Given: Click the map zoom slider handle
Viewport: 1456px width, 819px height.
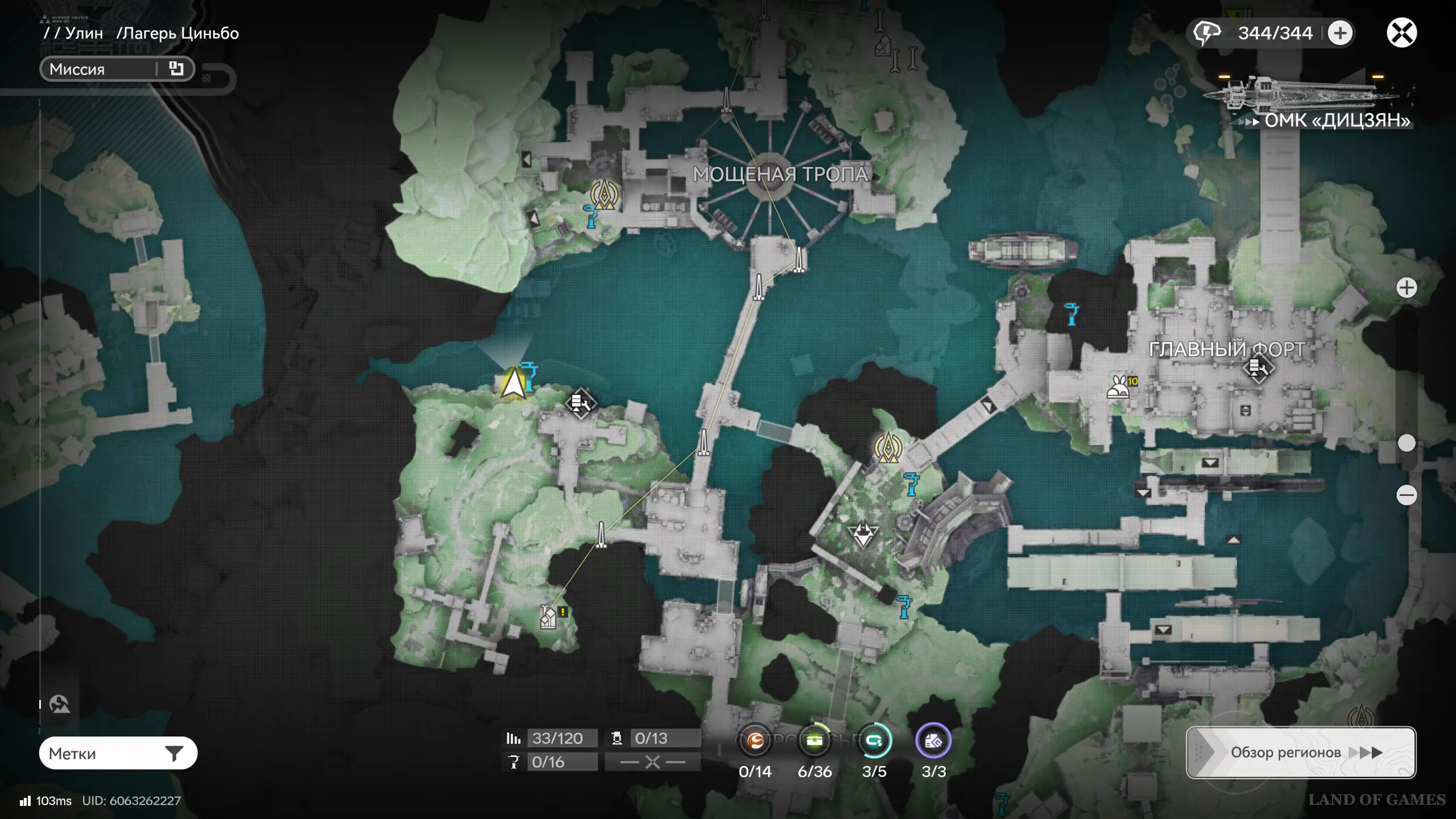Looking at the screenshot, I should [1407, 443].
